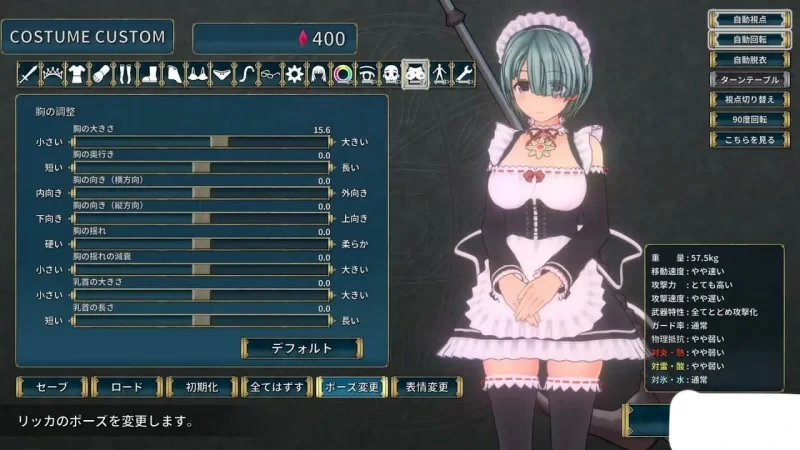Save the costume with セーブ
The image size is (800, 450).
50,387
